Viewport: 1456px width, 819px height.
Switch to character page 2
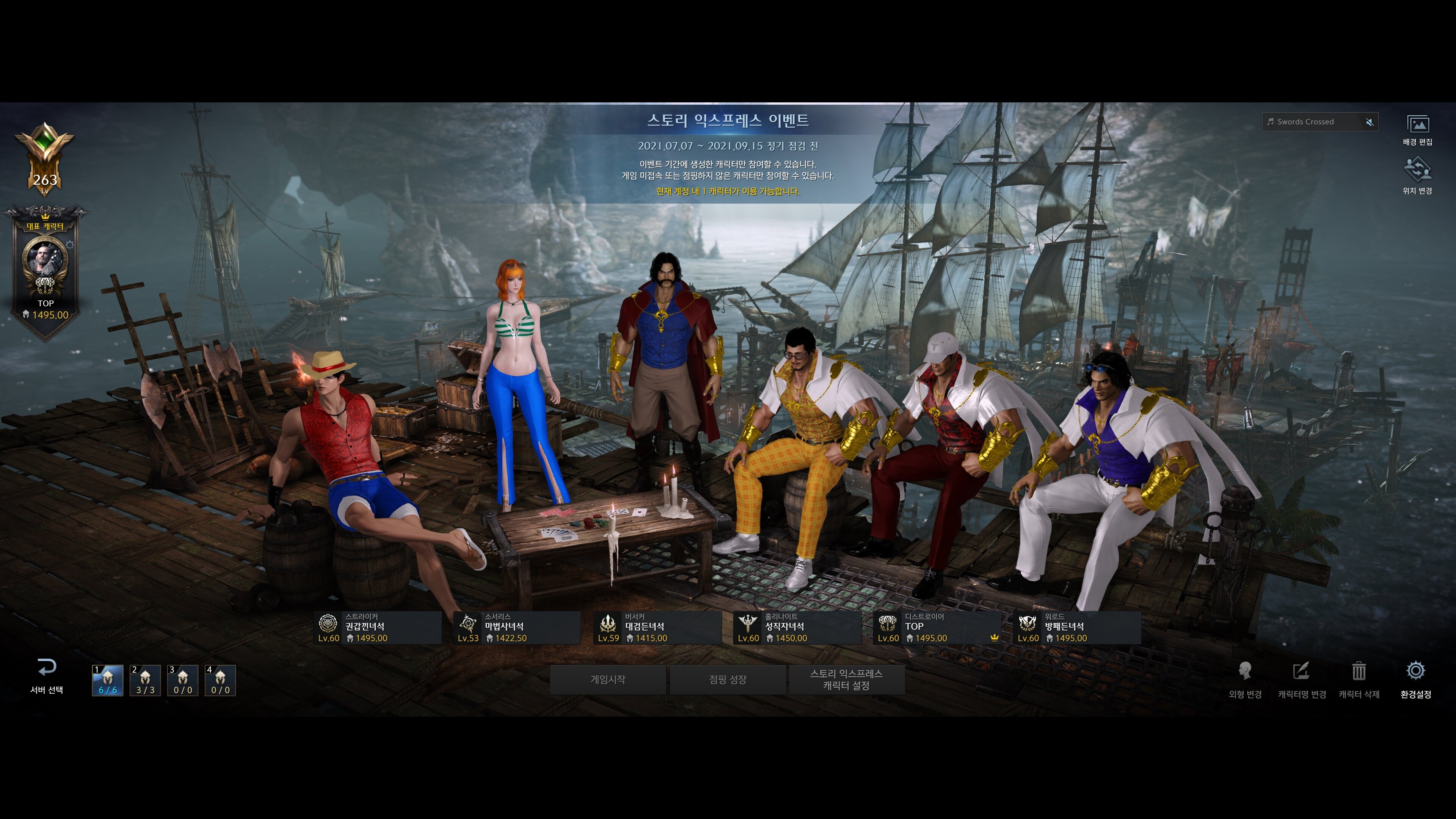coord(145,680)
